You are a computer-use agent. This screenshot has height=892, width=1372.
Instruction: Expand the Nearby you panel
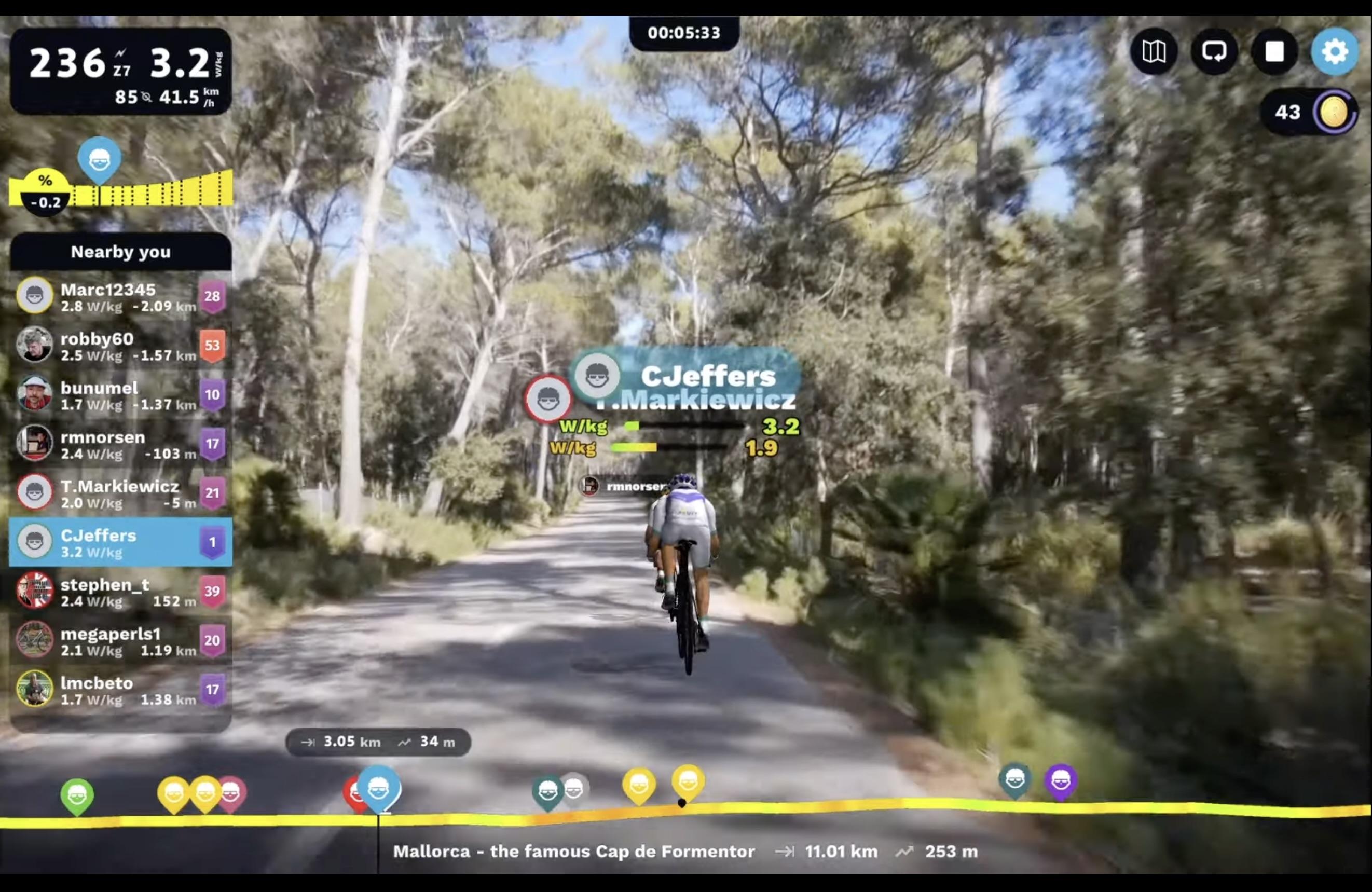pyautogui.click(x=120, y=252)
